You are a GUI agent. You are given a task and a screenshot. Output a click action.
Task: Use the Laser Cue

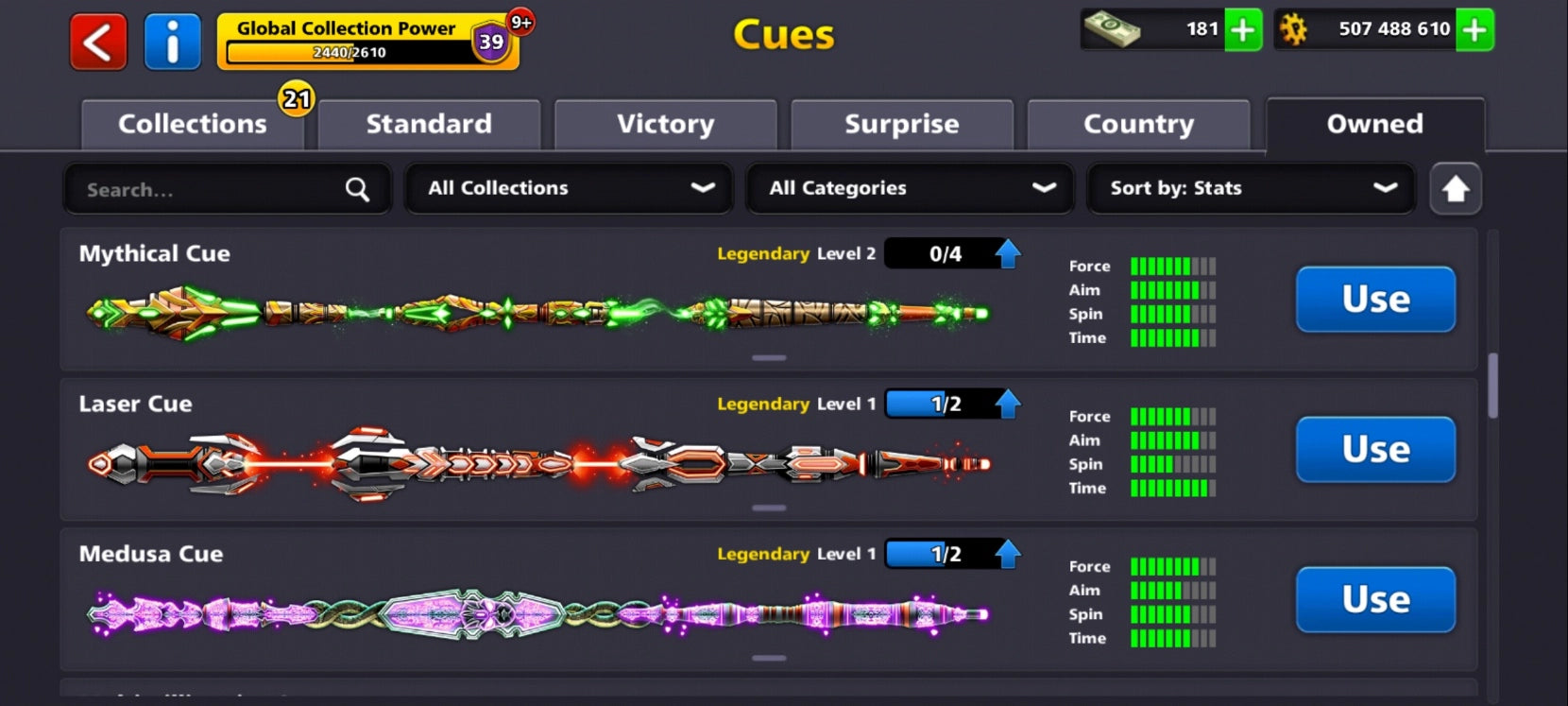[x=1375, y=451]
